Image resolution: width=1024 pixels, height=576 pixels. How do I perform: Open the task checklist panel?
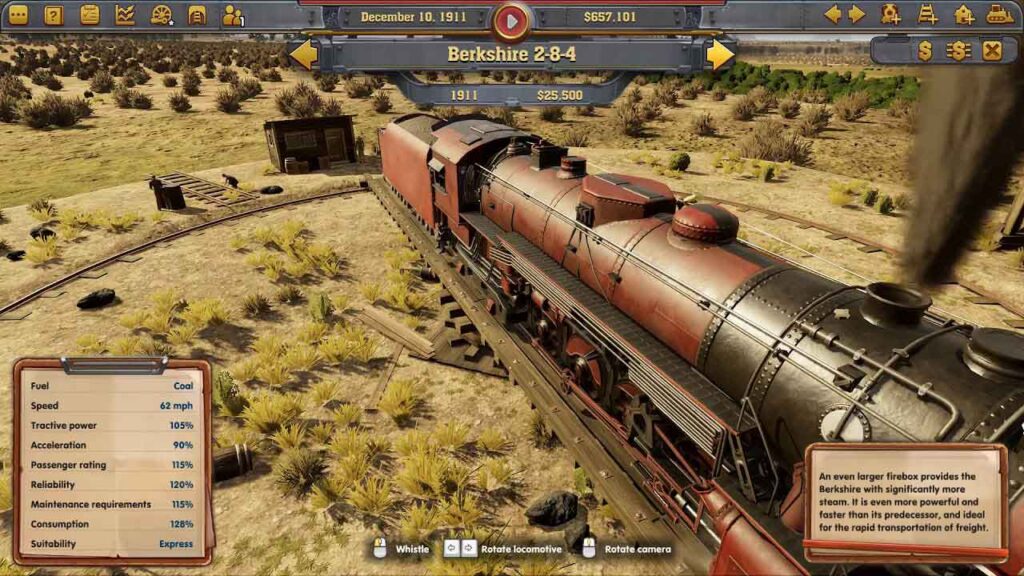click(90, 15)
